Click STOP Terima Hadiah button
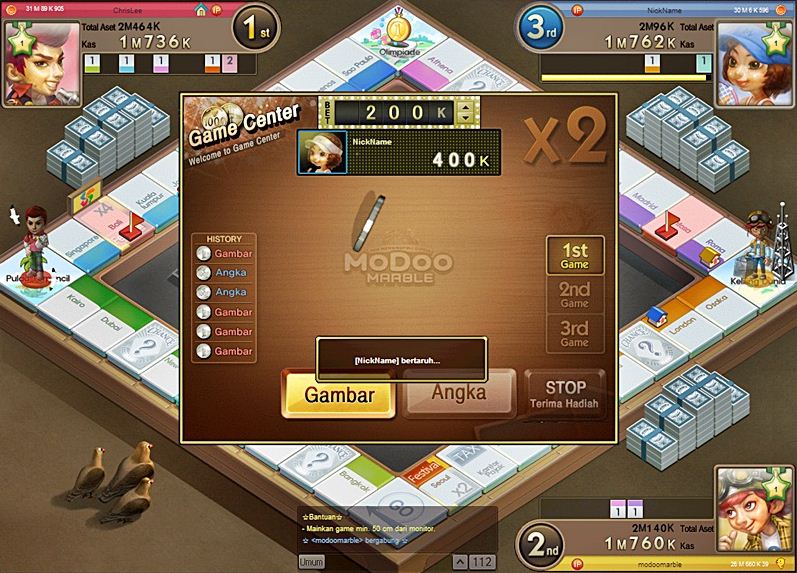 click(x=565, y=394)
